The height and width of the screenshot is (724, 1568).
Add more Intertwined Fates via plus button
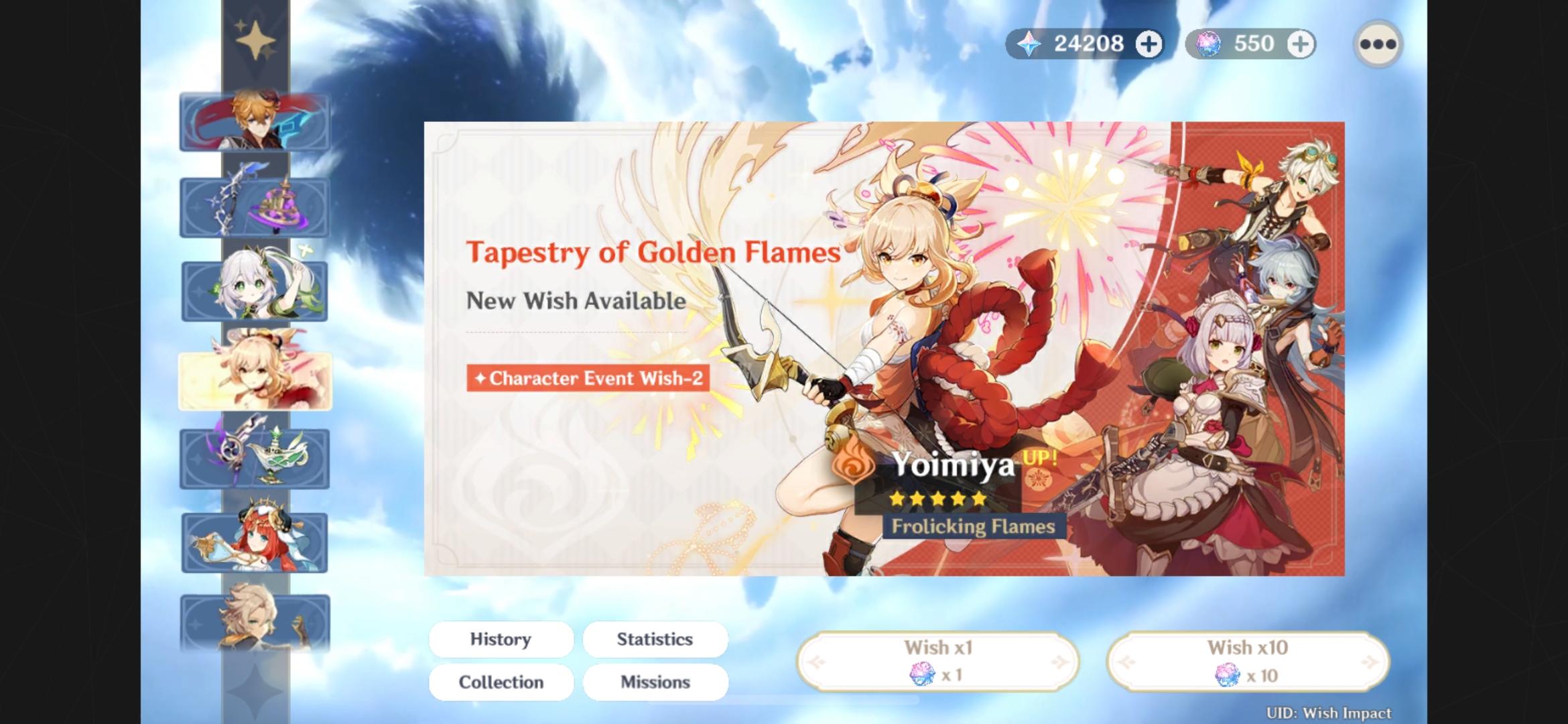[1301, 44]
